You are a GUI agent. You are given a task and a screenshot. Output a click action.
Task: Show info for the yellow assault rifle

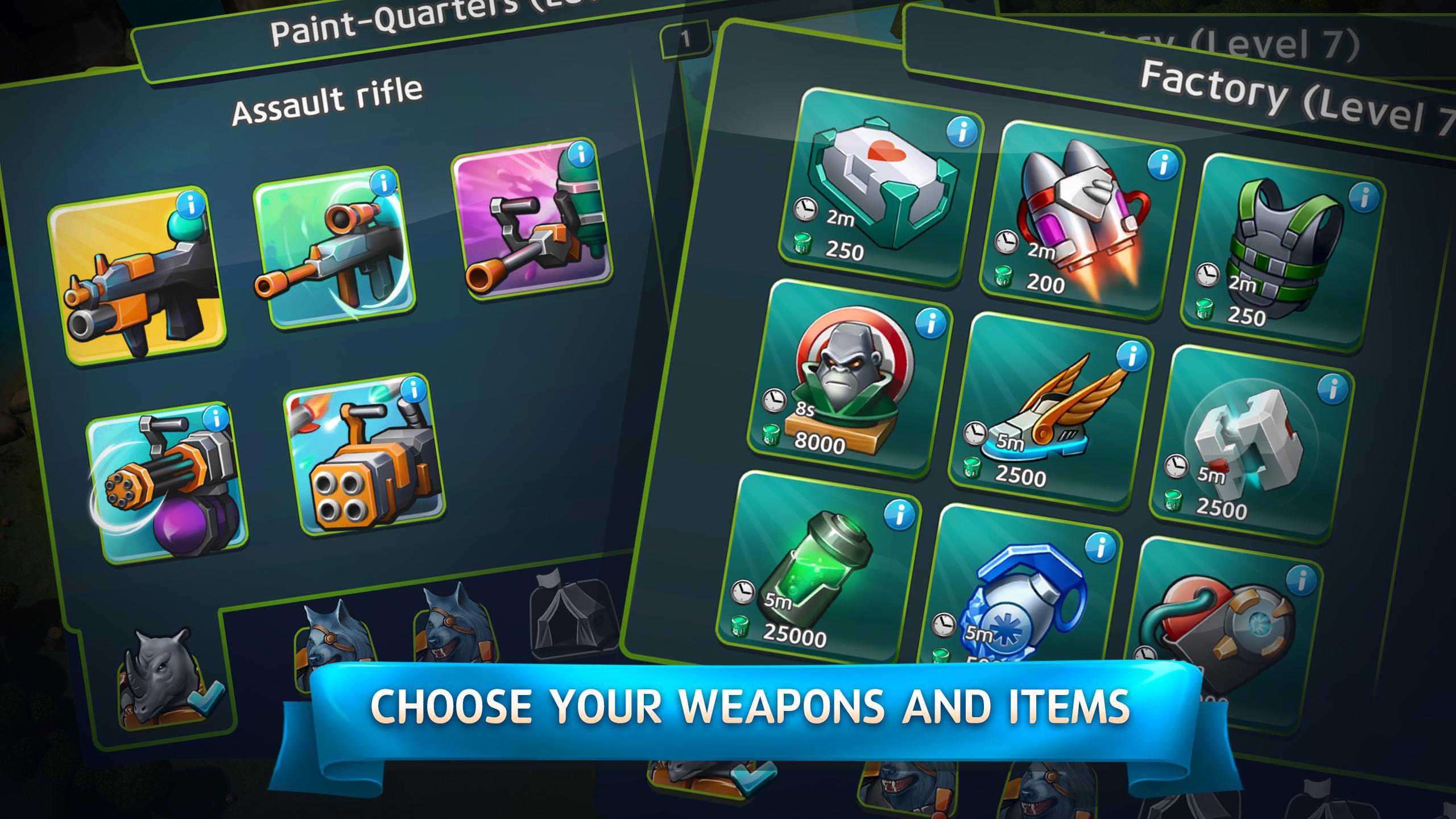coord(192,204)
